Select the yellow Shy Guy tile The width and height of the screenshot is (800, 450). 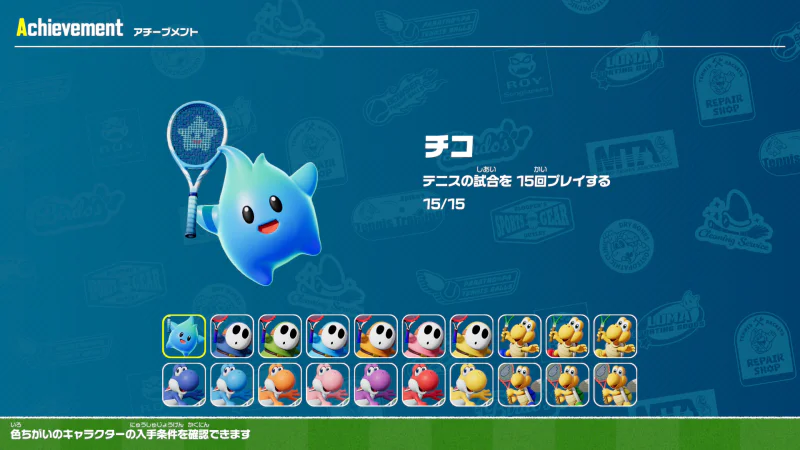tap(472, 336)
